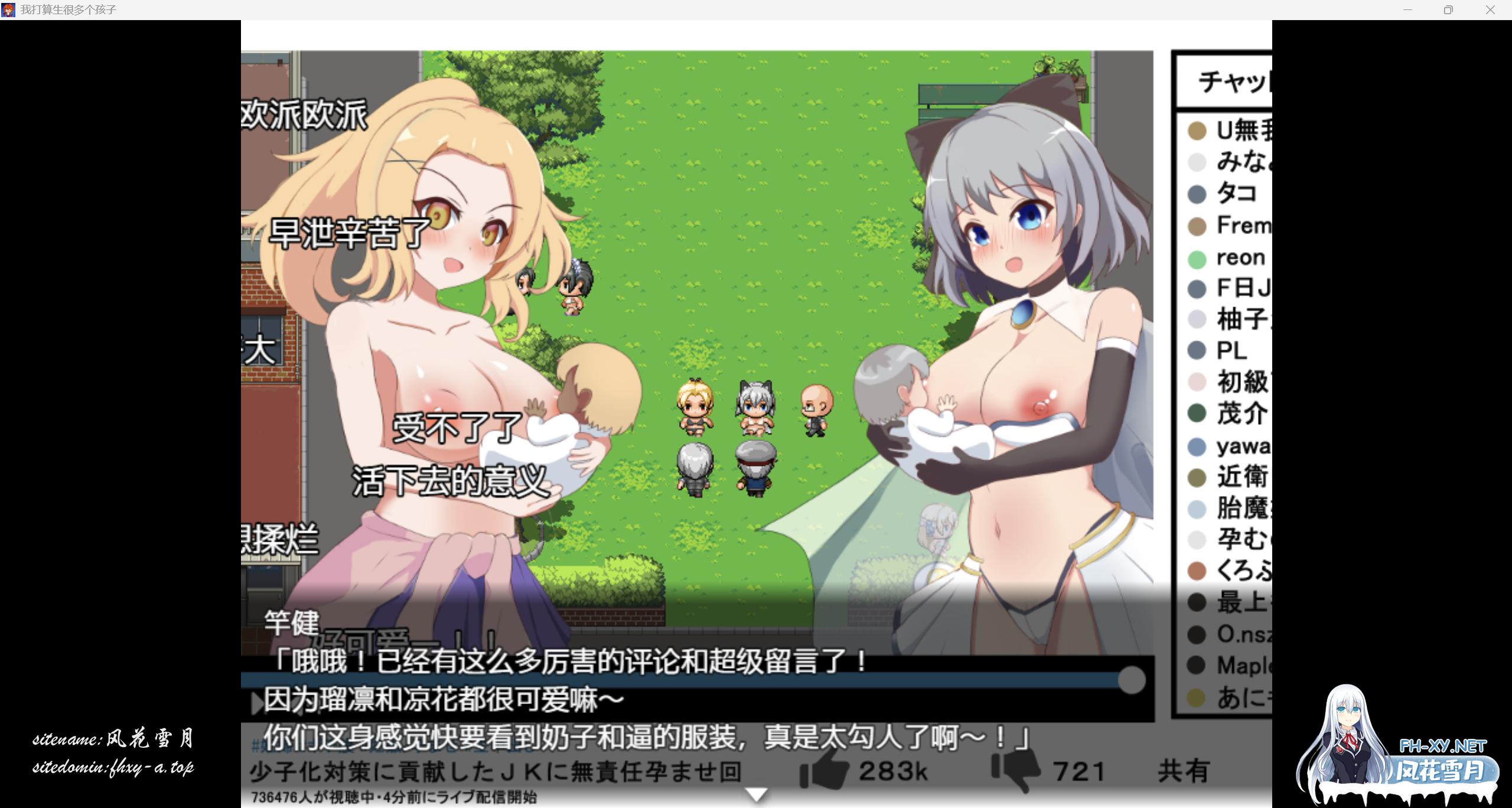Screen dimensions: 1512x808
Task: Click yawa's blue avatar icon
Action: (x=1196, y=447)
